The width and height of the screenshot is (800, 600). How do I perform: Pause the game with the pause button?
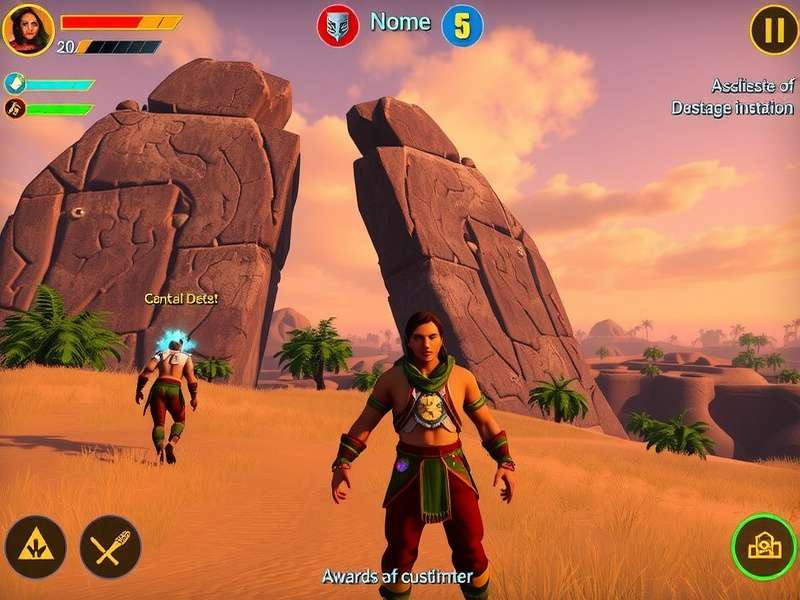(x=774, y=30)
